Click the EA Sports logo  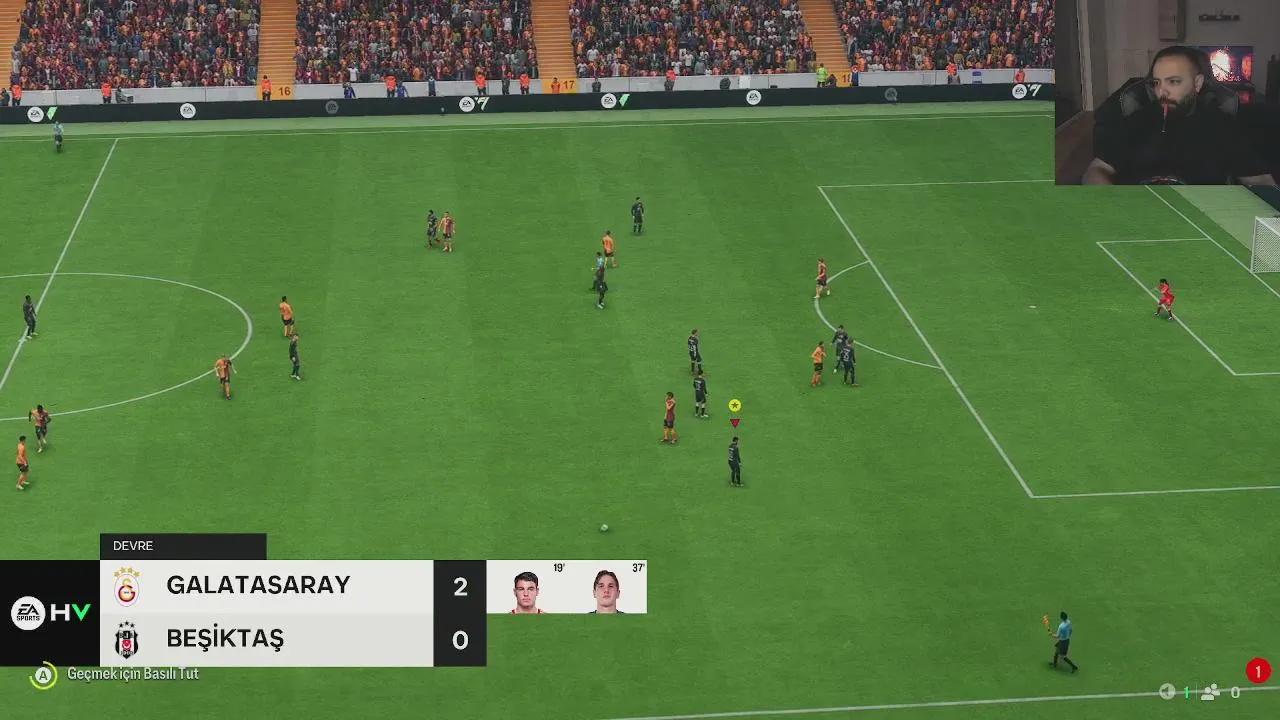28,613
